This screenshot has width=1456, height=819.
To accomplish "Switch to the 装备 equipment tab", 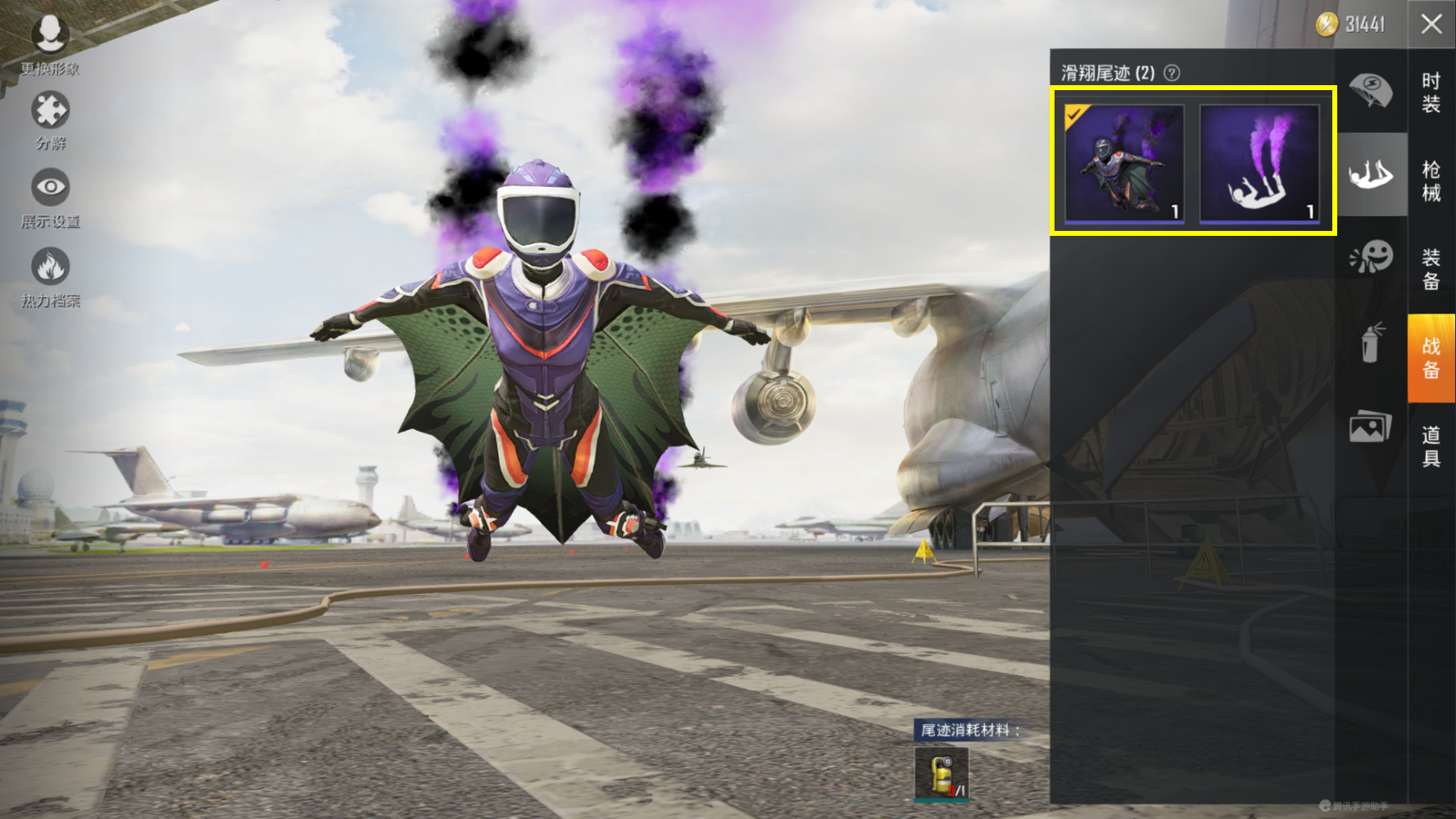I will [x=1431, y=269].
